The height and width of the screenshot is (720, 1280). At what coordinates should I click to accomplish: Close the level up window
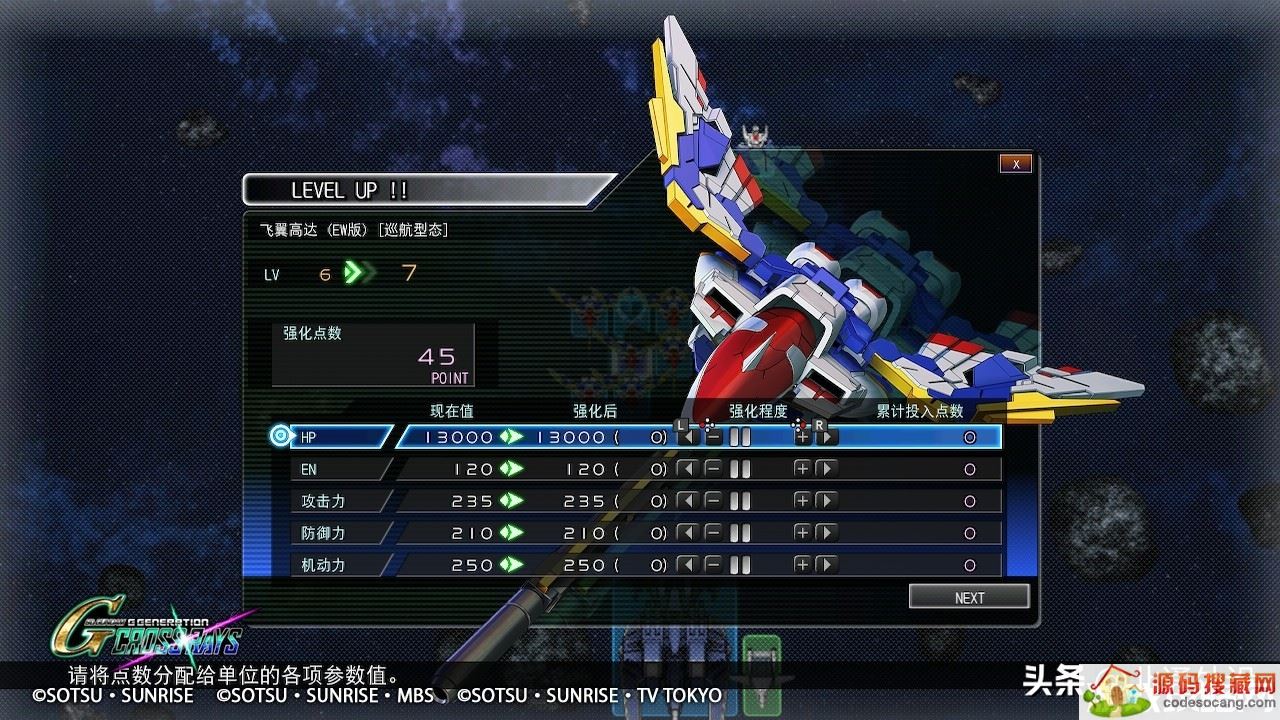click(x=1015, y=164)
